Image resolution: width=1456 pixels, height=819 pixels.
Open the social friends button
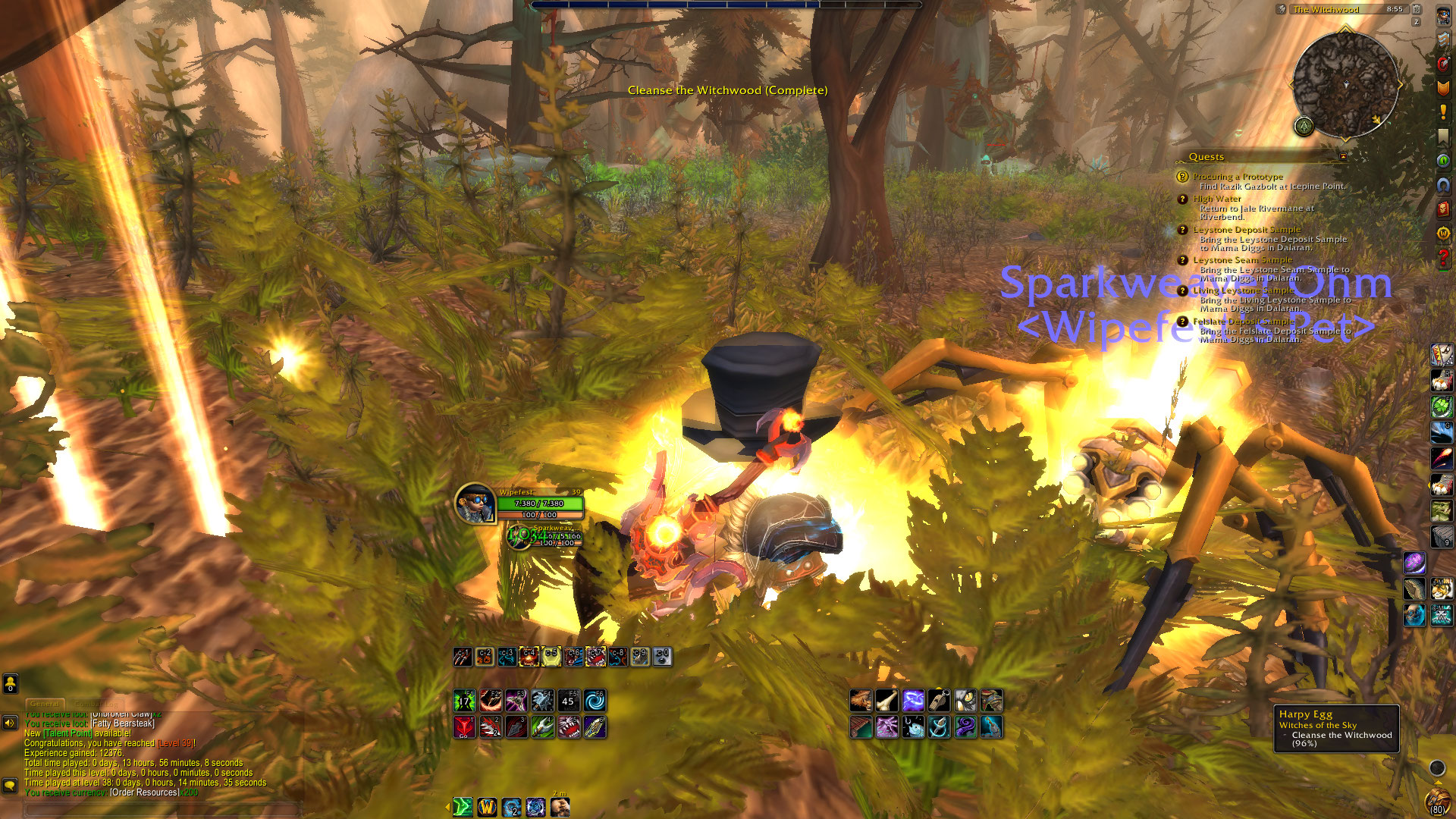(10, 684)
